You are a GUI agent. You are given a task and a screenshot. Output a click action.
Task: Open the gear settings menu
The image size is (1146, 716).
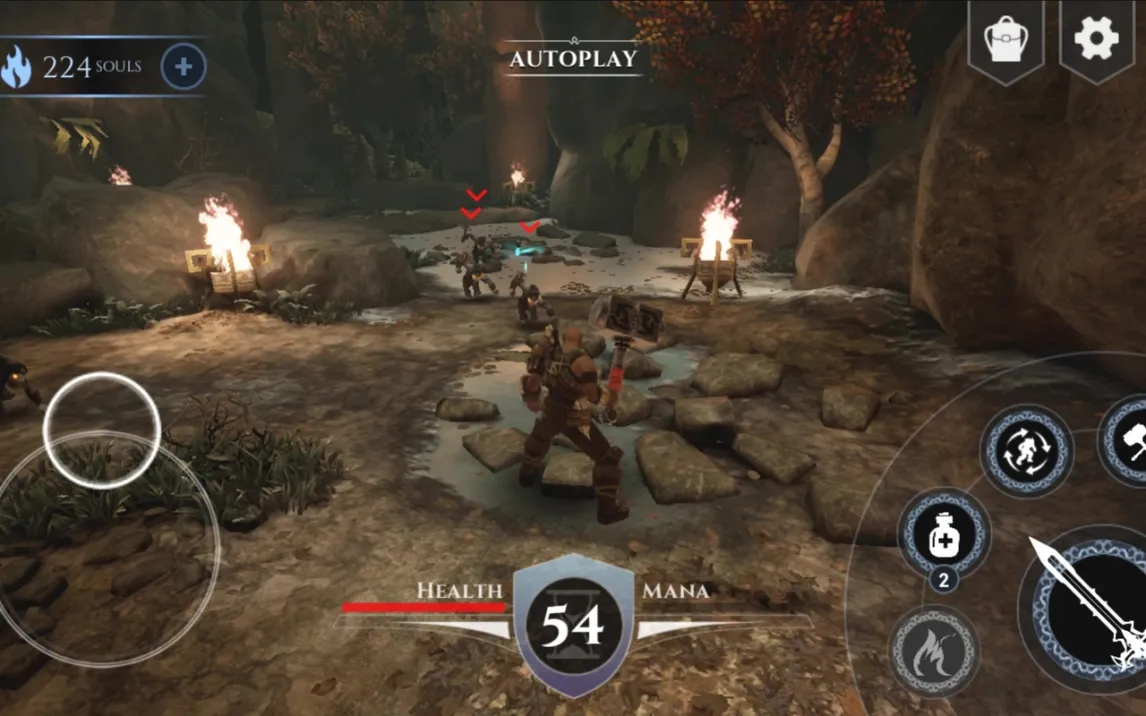point(1096,39)
